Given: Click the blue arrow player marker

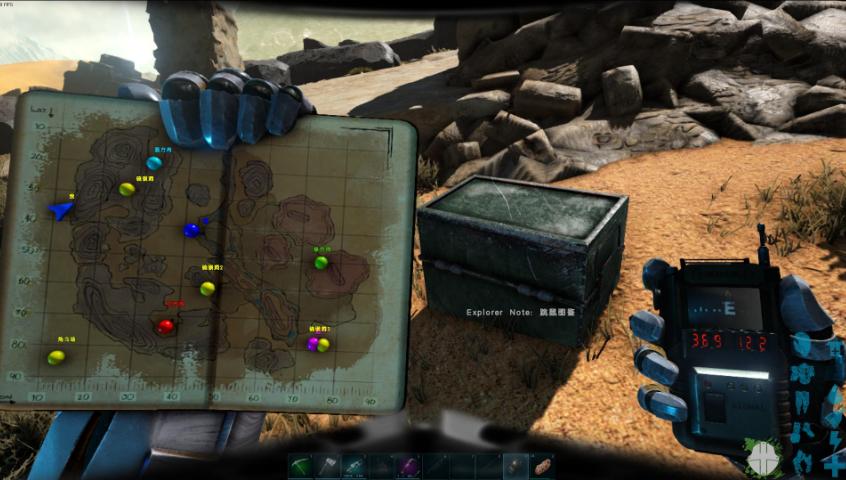Looking at the screenshot, I should (x=62, y=210).
